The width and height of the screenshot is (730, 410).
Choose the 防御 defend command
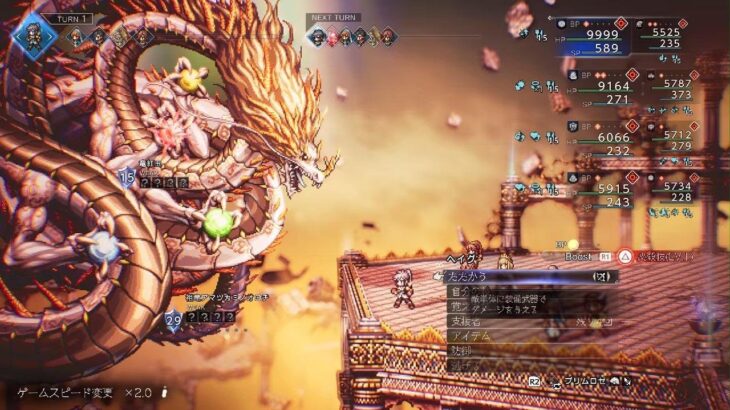click(x=461, y=352)
